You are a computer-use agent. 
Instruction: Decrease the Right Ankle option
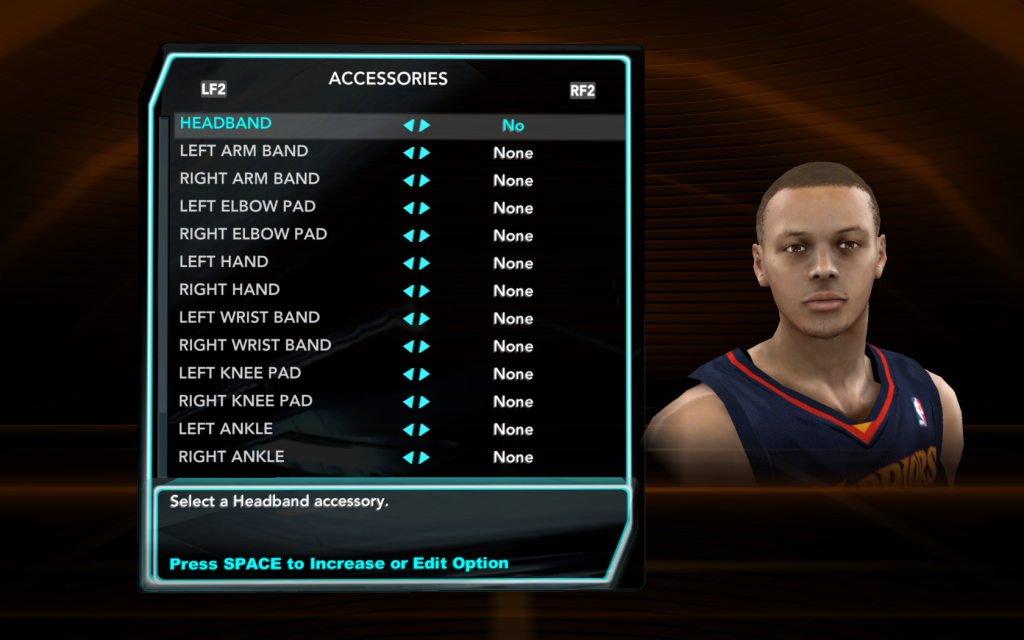(408, 458)
